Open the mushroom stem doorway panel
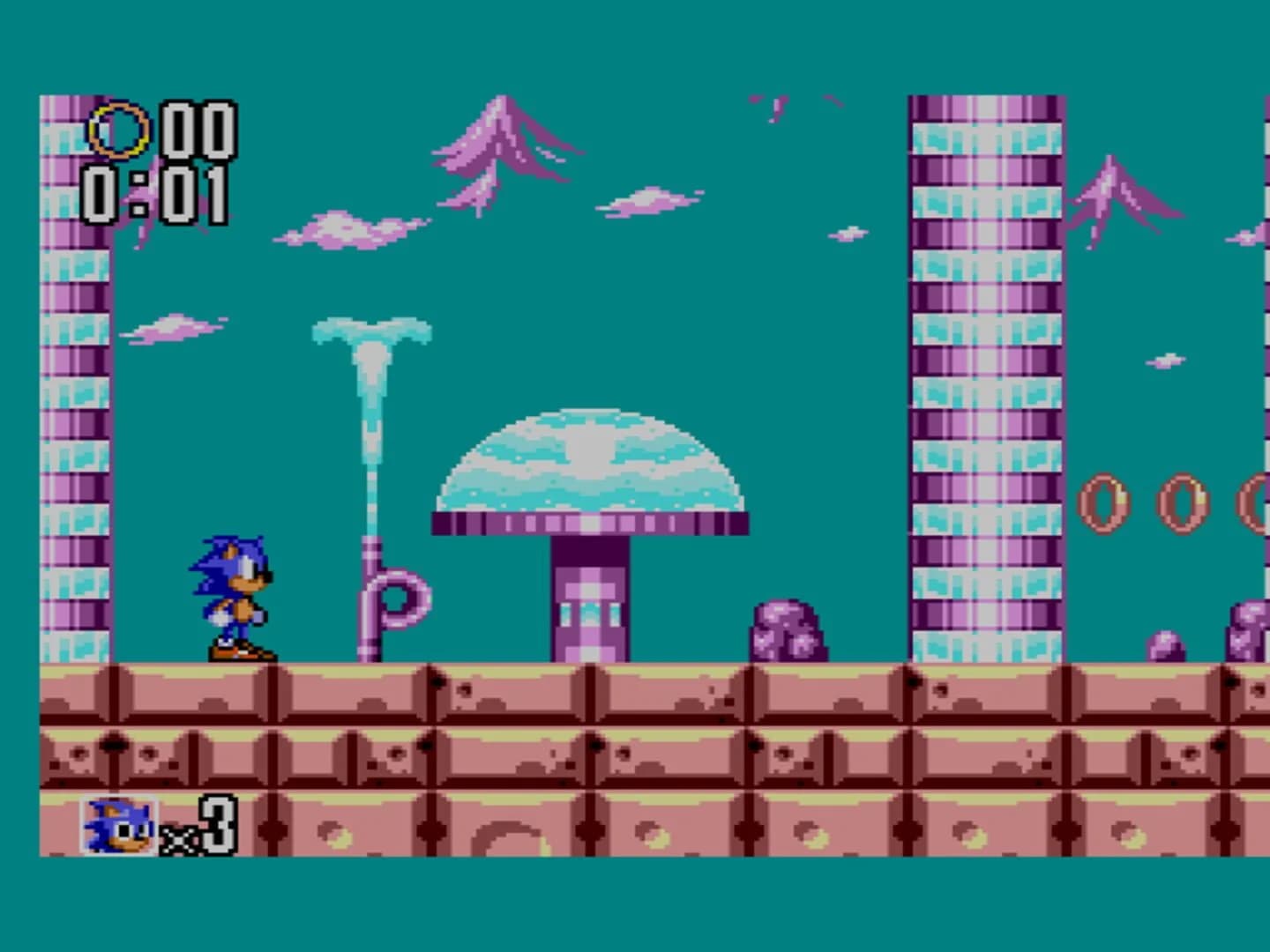 [x=589, y=617]
